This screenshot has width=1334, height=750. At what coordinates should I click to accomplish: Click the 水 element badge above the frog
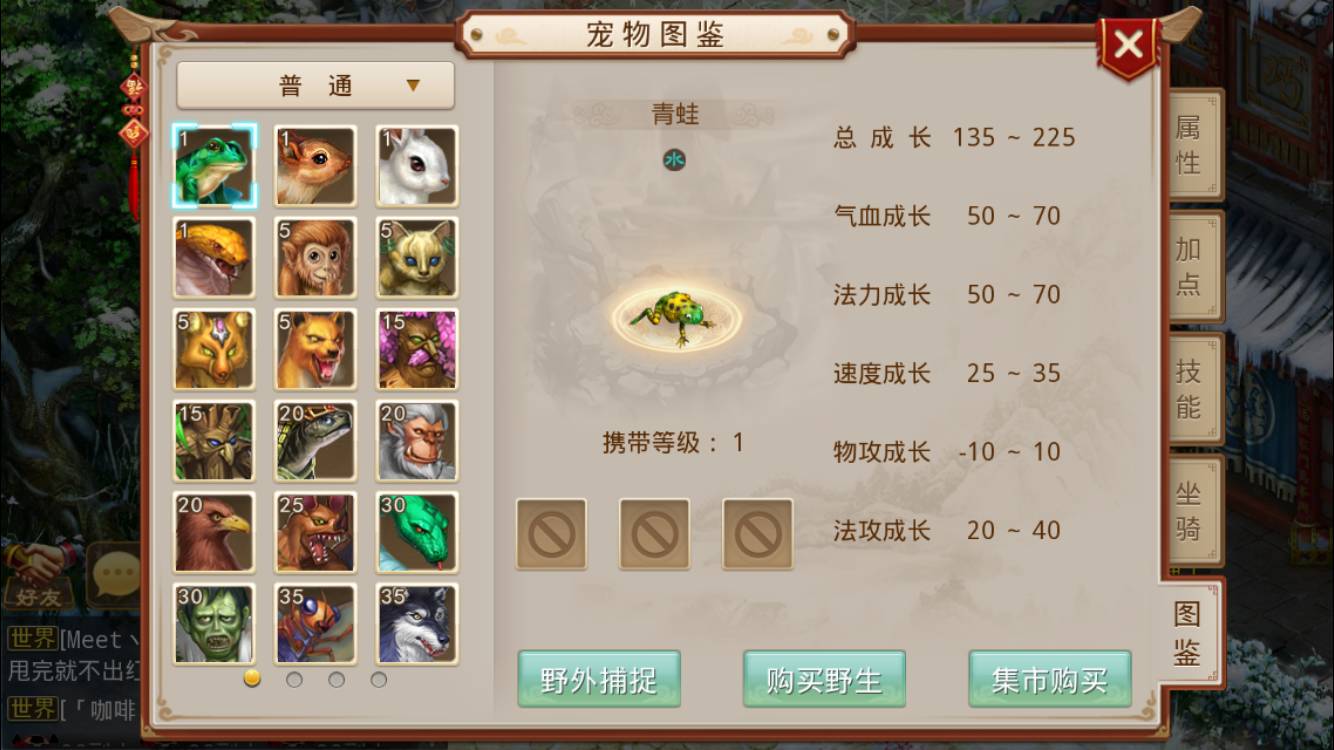[675, 160]
